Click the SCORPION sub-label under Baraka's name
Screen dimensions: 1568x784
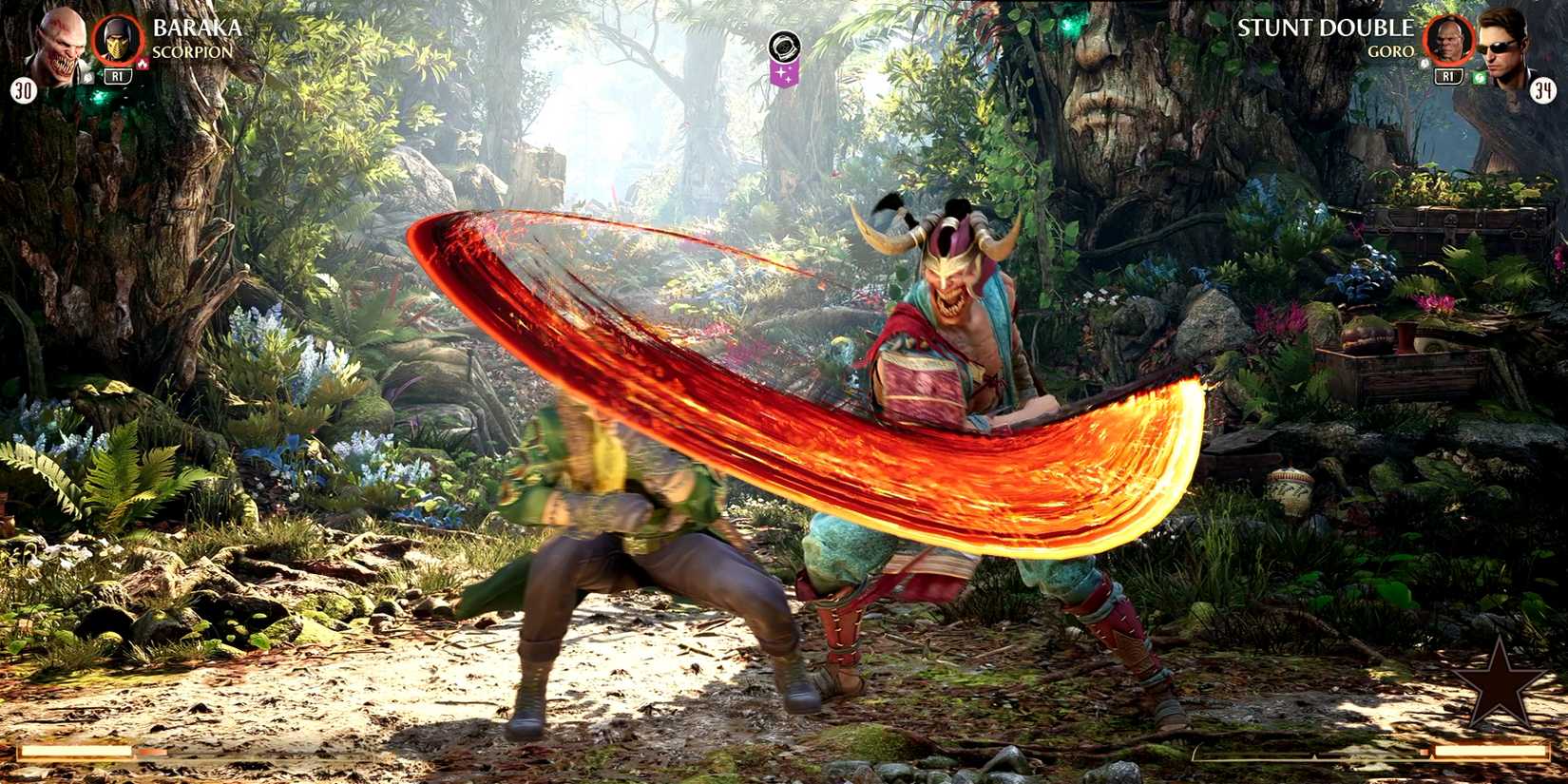click(190, 52)
